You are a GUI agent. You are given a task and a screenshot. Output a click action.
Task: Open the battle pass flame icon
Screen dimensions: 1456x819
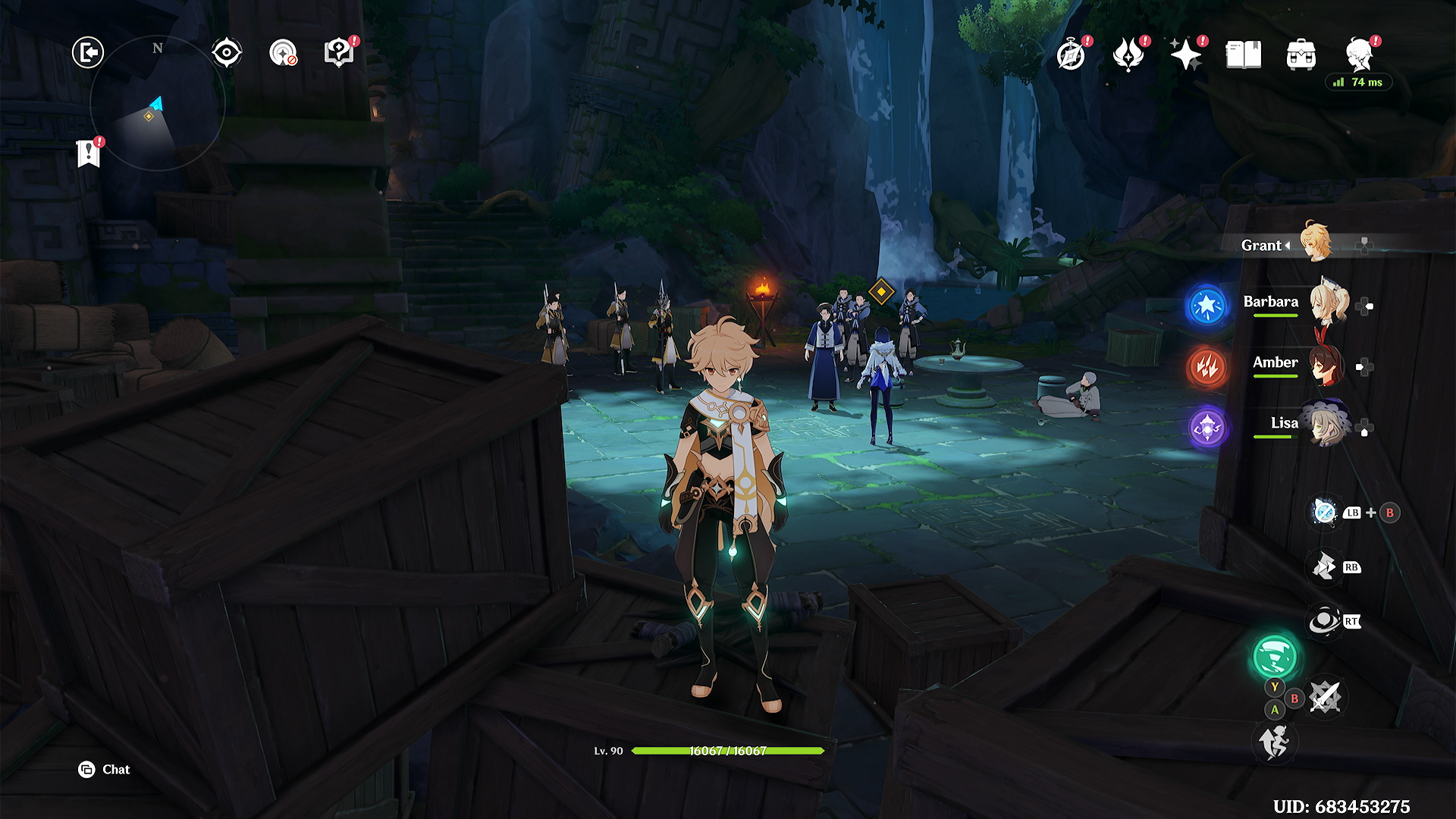pos(1128,55)
